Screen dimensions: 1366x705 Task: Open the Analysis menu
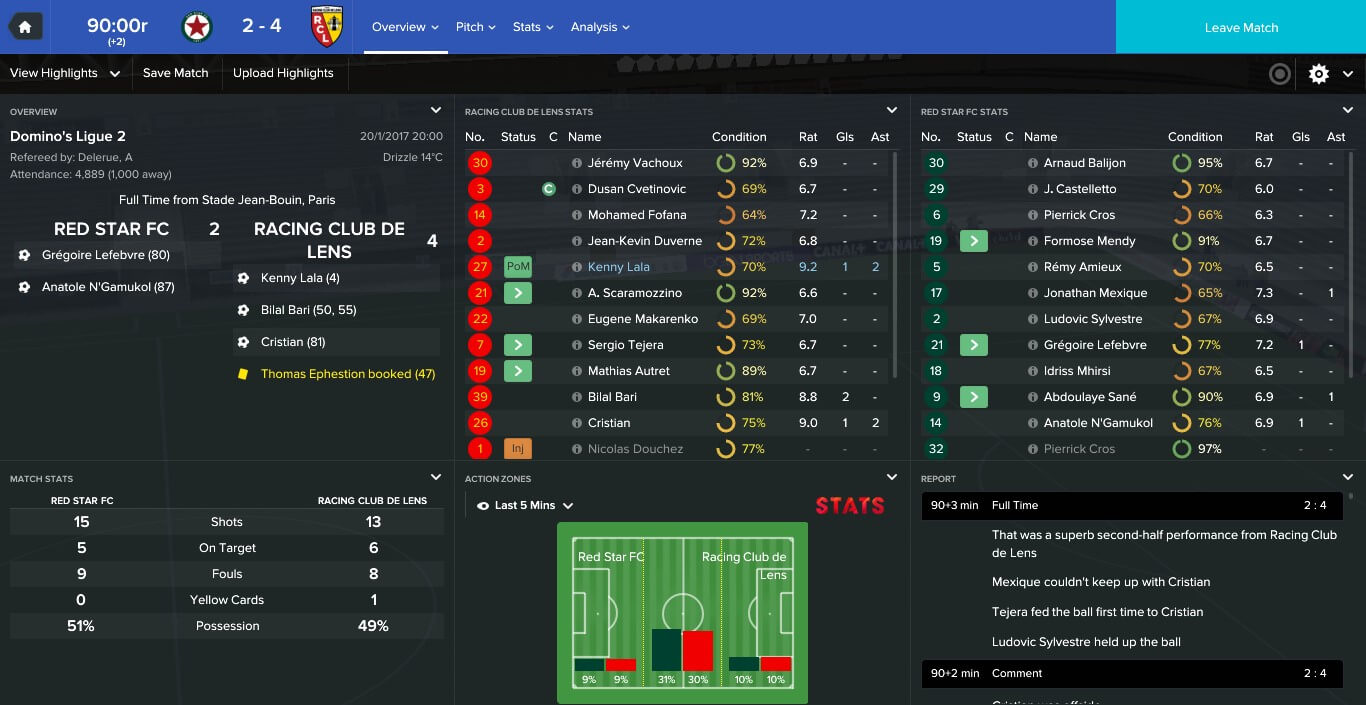point(600,27)
